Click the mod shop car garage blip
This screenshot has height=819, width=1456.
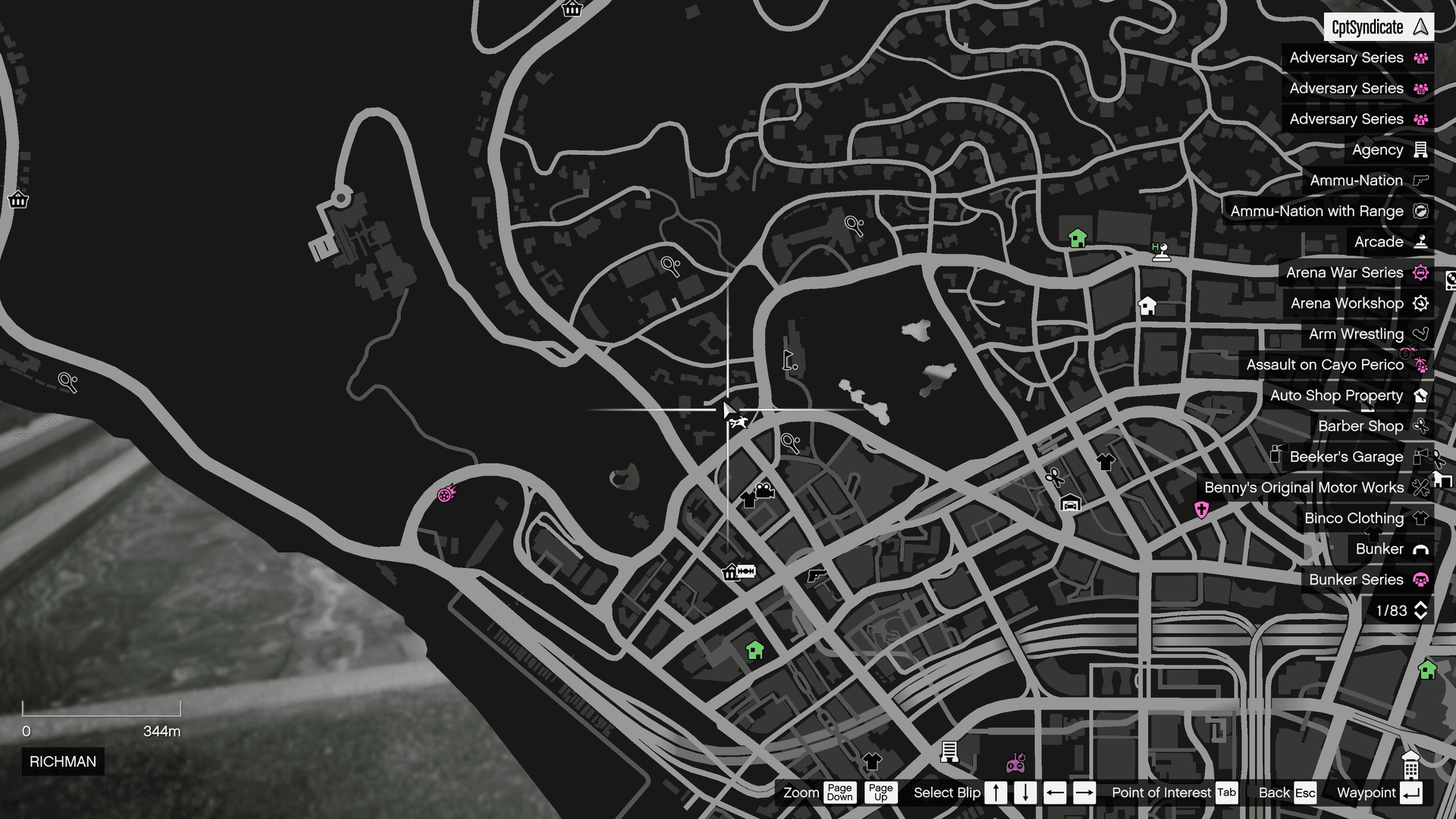1069,503
